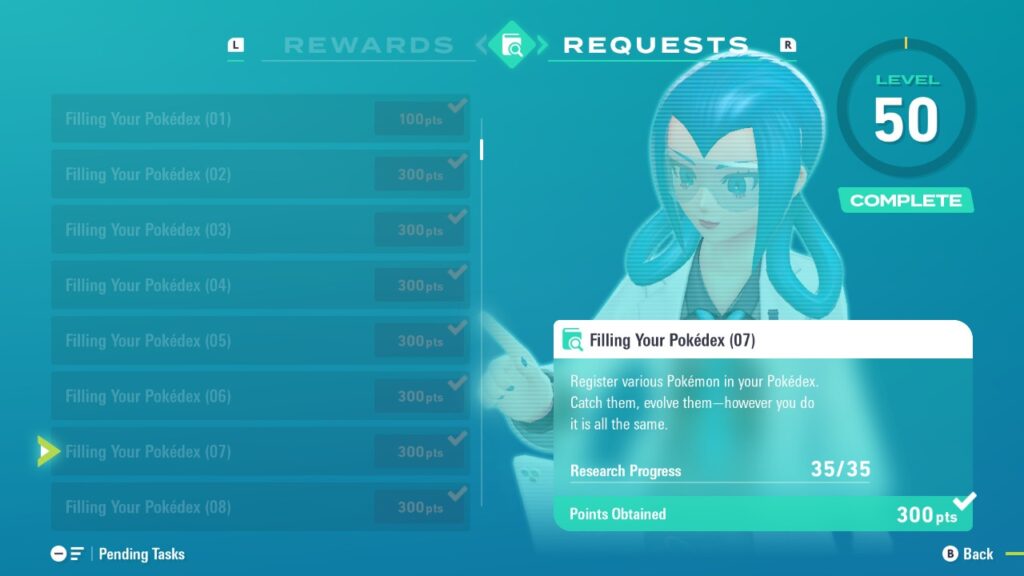Viewport: 1024px width, 576px height.
Task: Click the request list scrollbar
Action: coord(482,150)
